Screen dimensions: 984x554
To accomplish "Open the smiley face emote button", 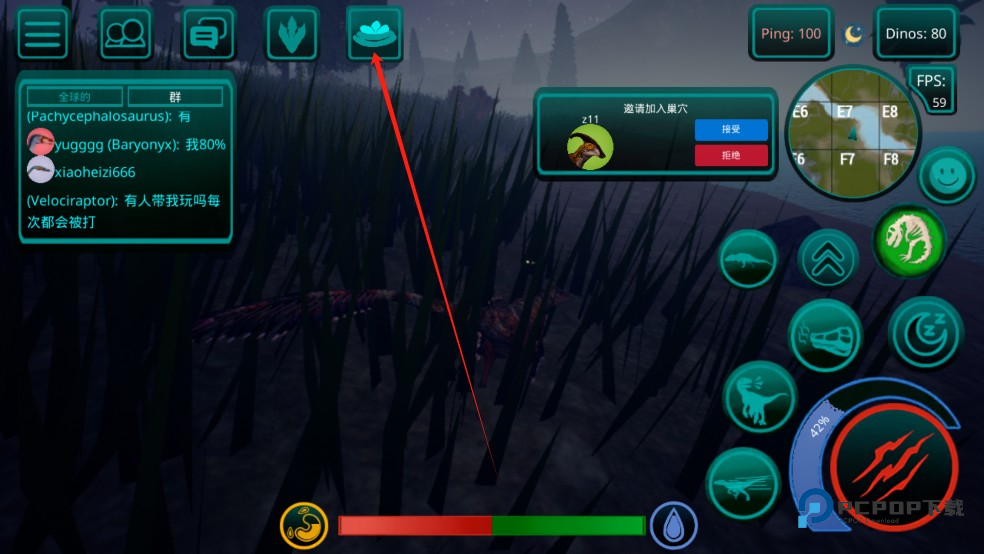I will [946, 176].
